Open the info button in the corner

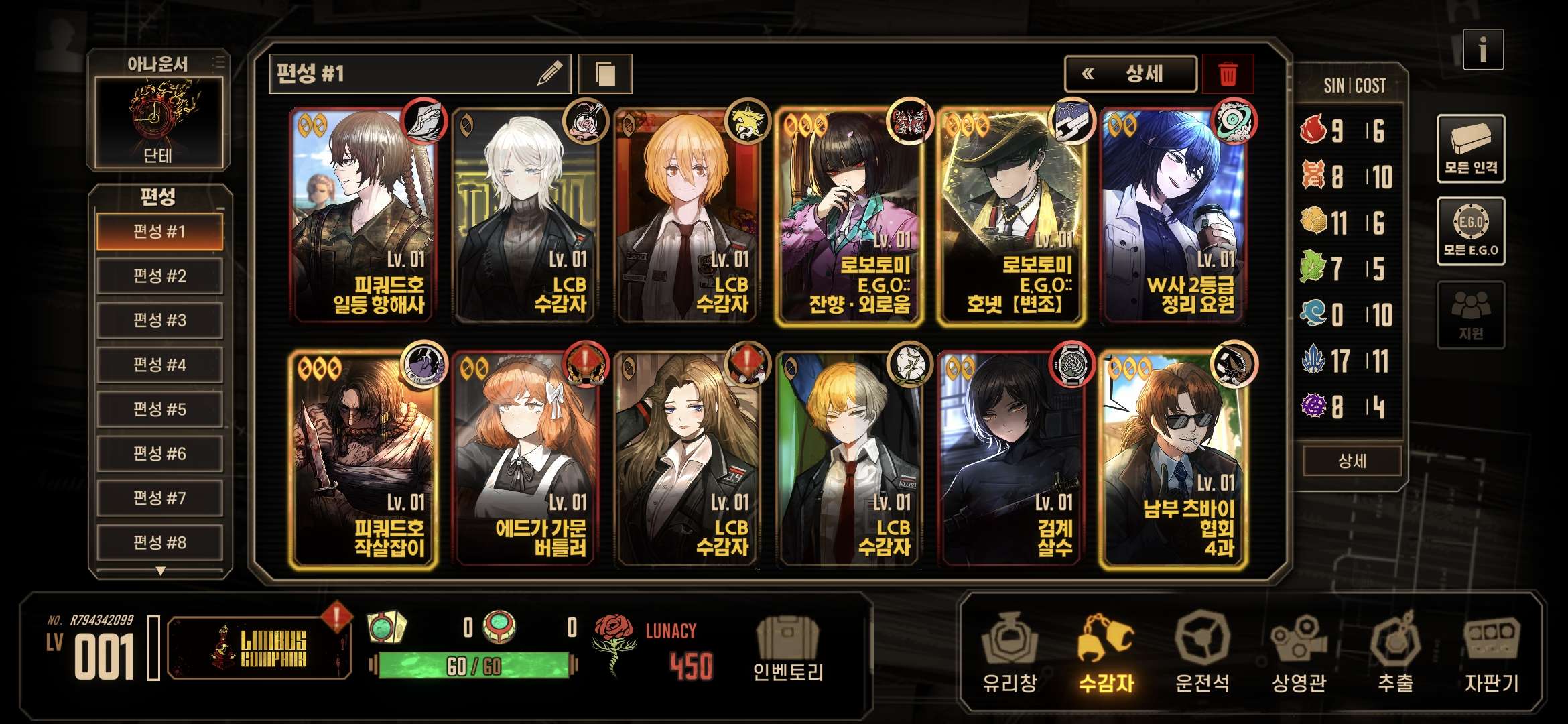coord(1482,50)
